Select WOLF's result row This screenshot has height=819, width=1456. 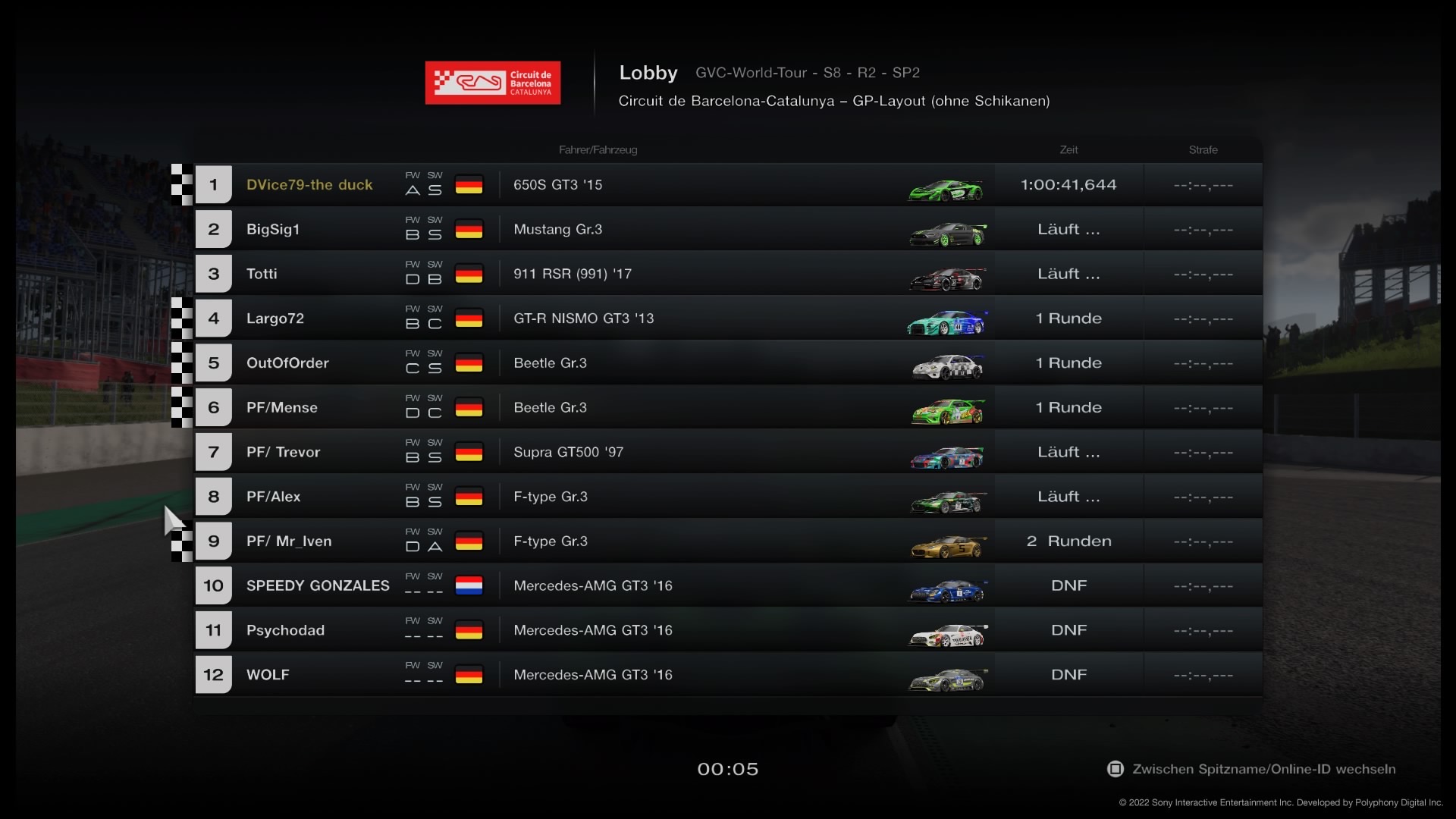pos(268,675)
